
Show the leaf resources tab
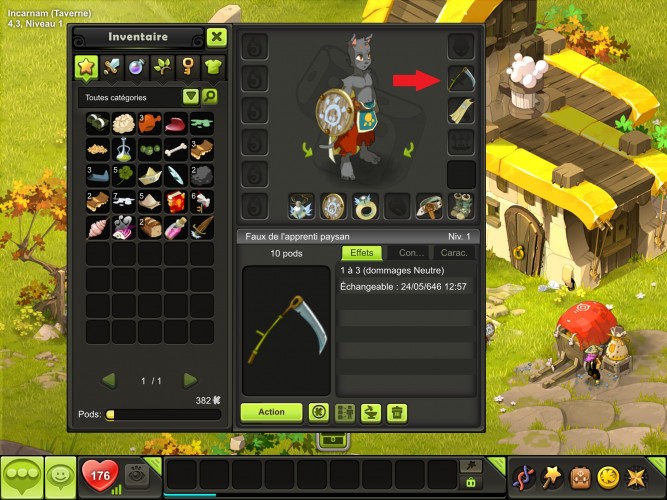(x=162, y=68)
